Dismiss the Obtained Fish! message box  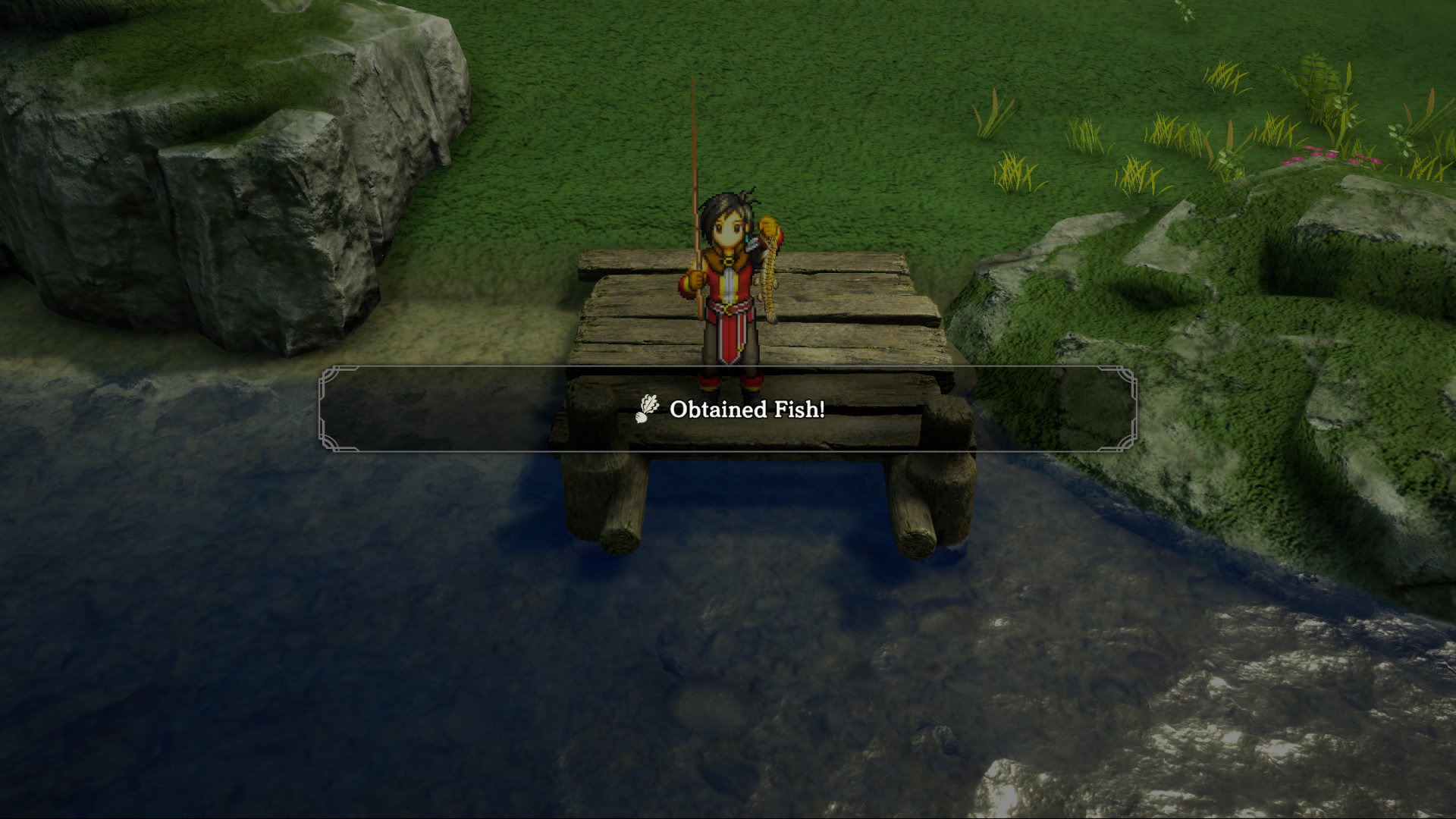[x=728, y=409]
